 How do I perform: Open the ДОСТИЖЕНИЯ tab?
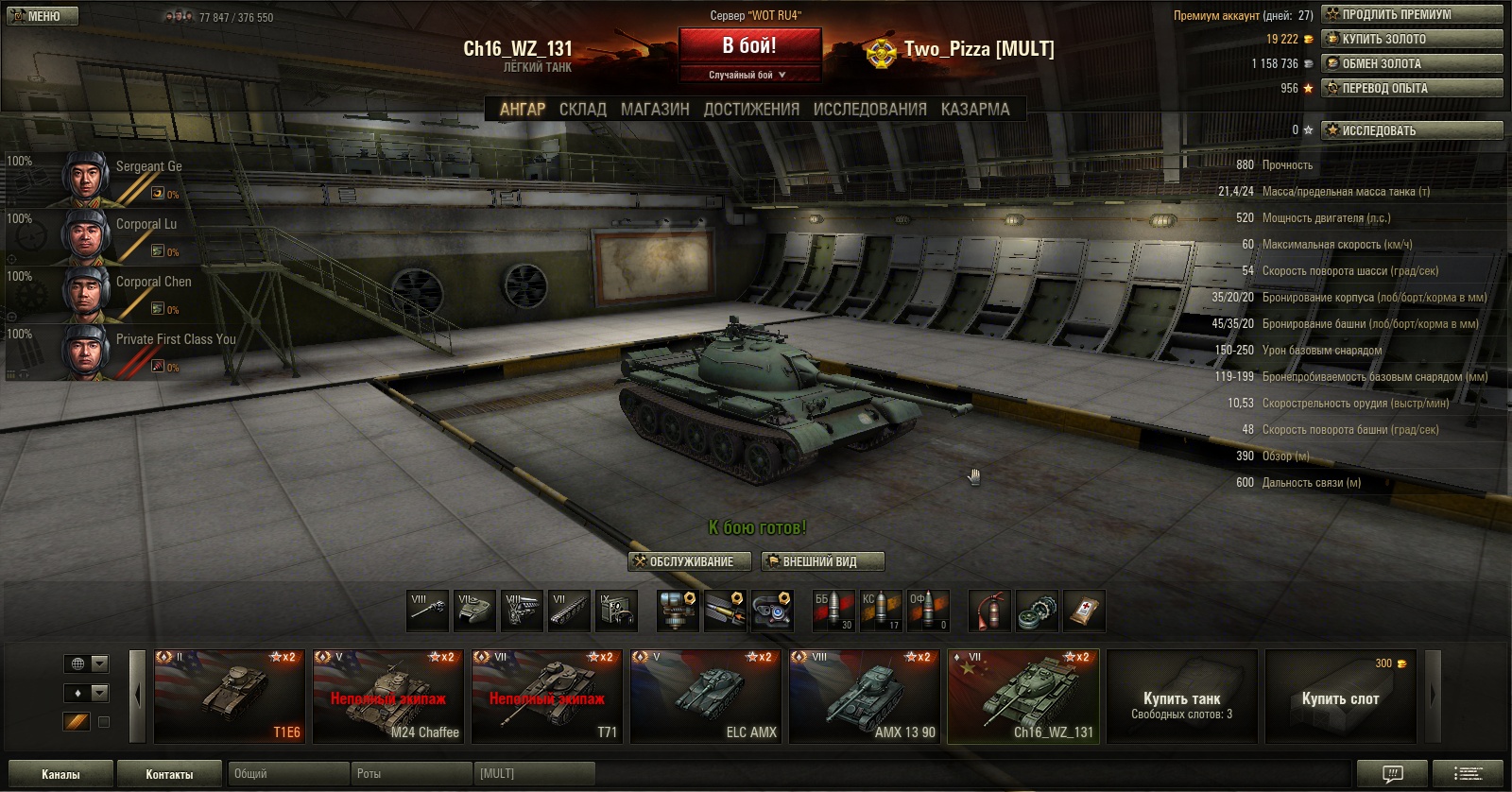(751, 110)
